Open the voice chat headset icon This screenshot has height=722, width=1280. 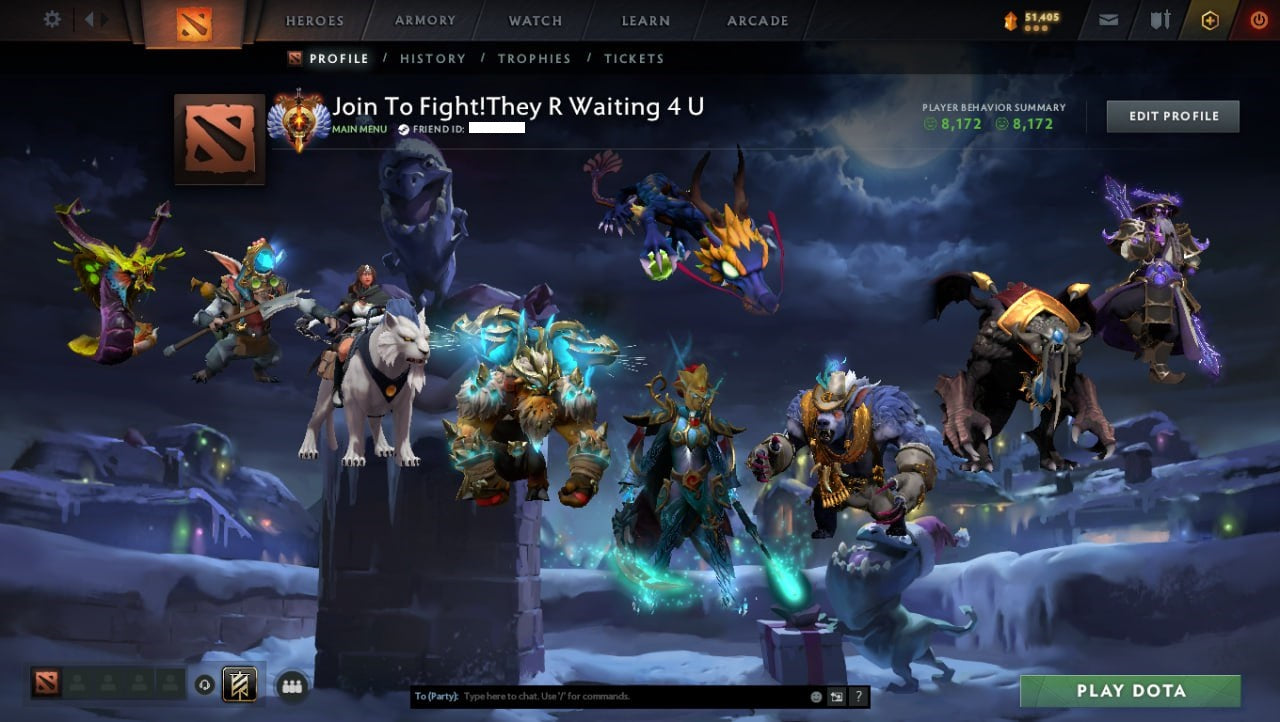[x=204, y=684]
